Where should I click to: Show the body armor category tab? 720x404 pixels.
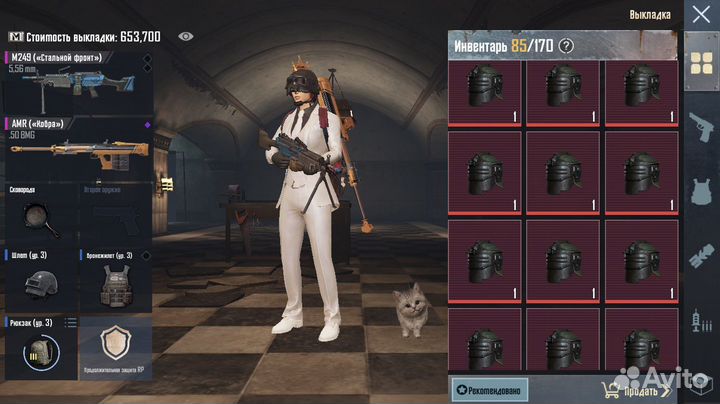(700, 191)
